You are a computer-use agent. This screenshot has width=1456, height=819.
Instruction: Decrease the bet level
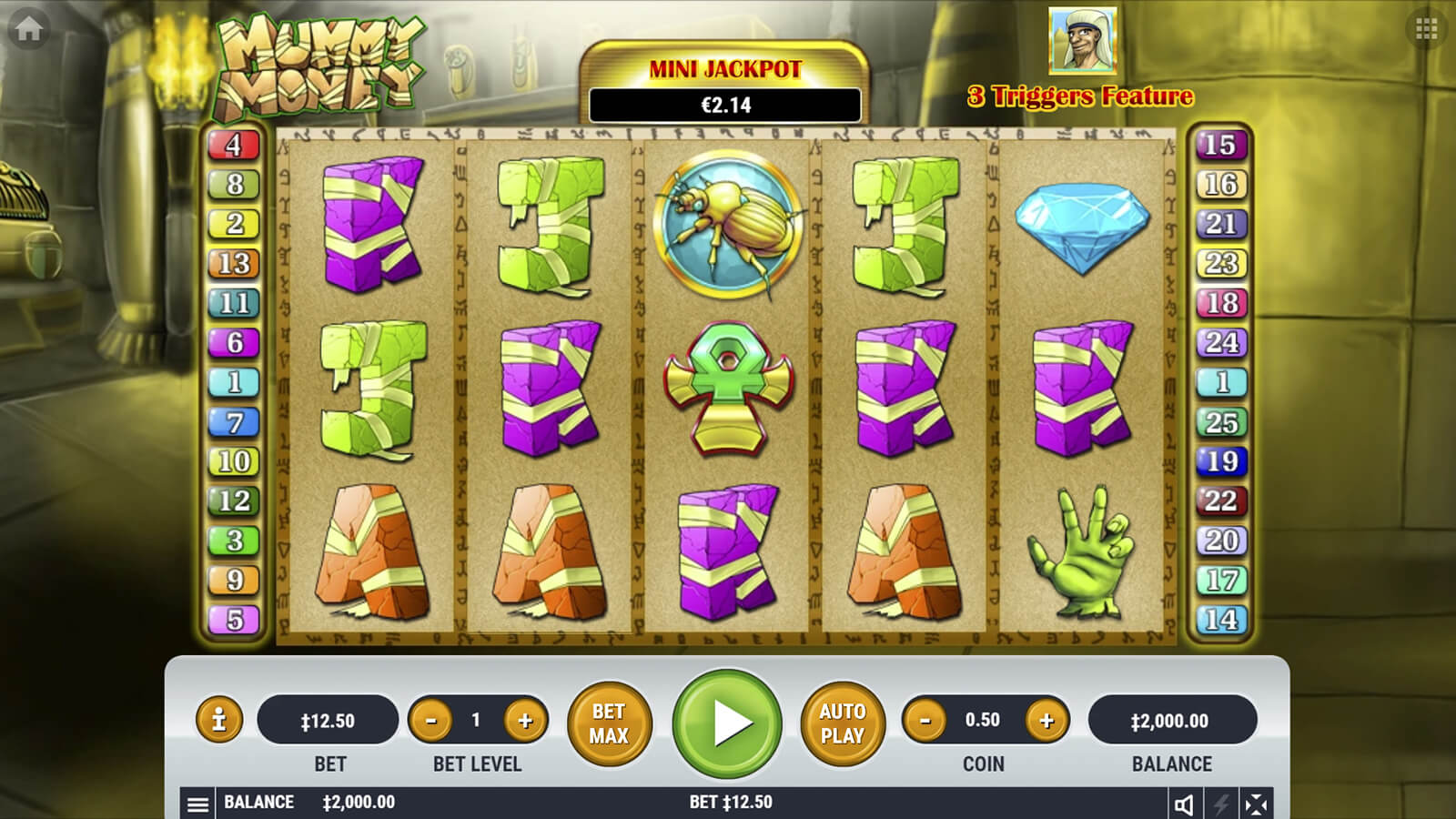pyautogui.click(x=431, y=721)
